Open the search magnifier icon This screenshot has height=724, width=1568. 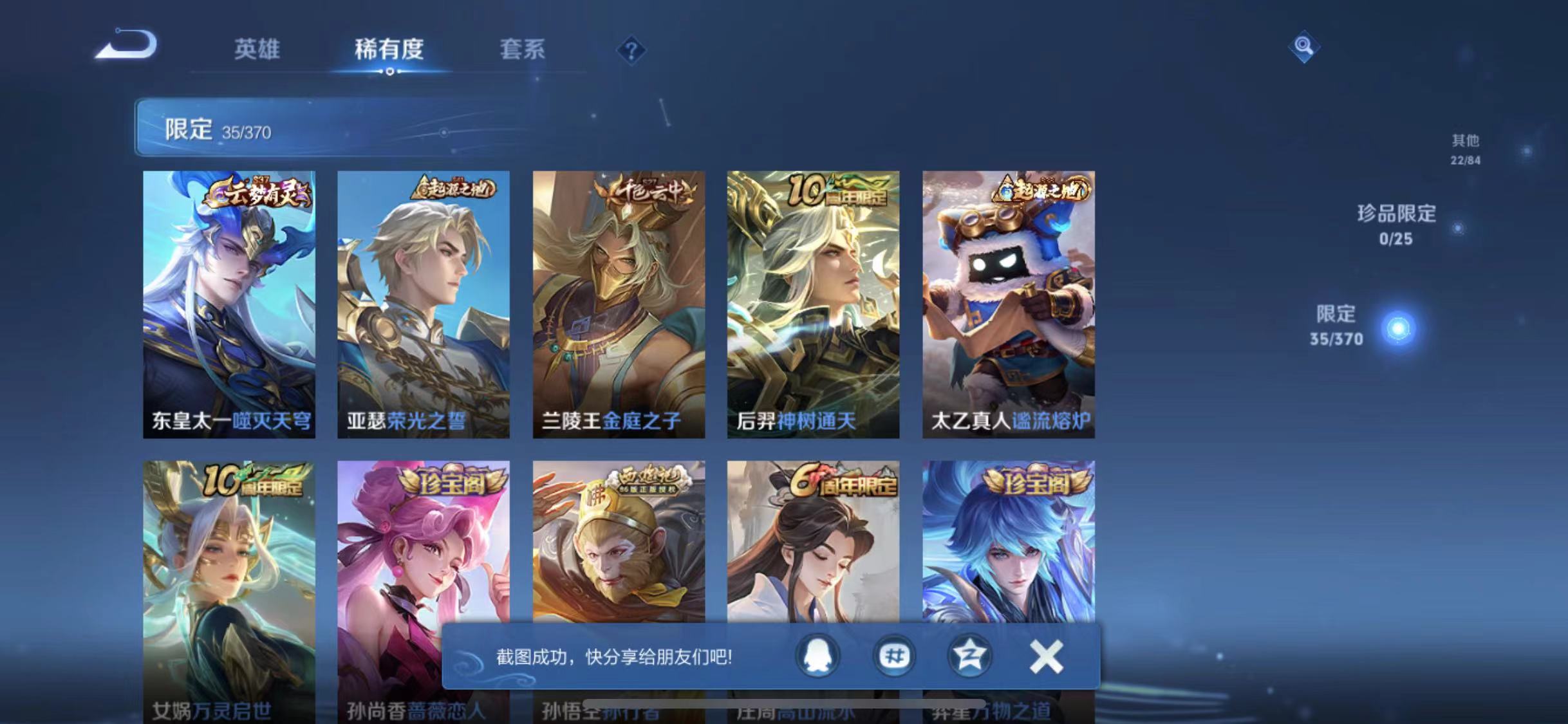pyautogui.click(x=1303, y=45)
